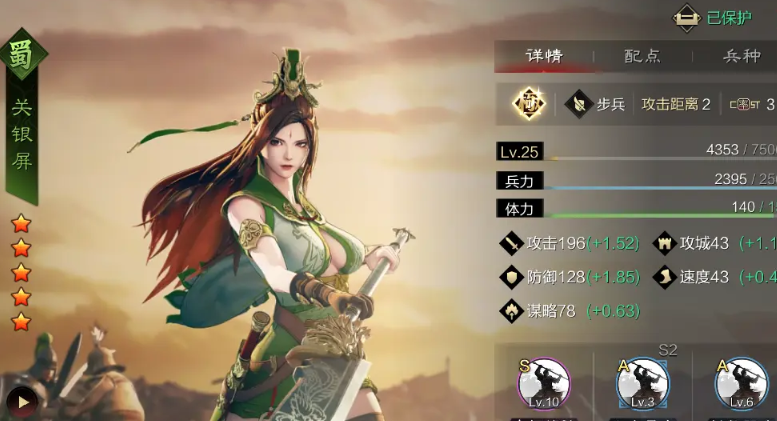
Task: Click the S-rank Lv.10 skill icon
Action: coord(543,384)
